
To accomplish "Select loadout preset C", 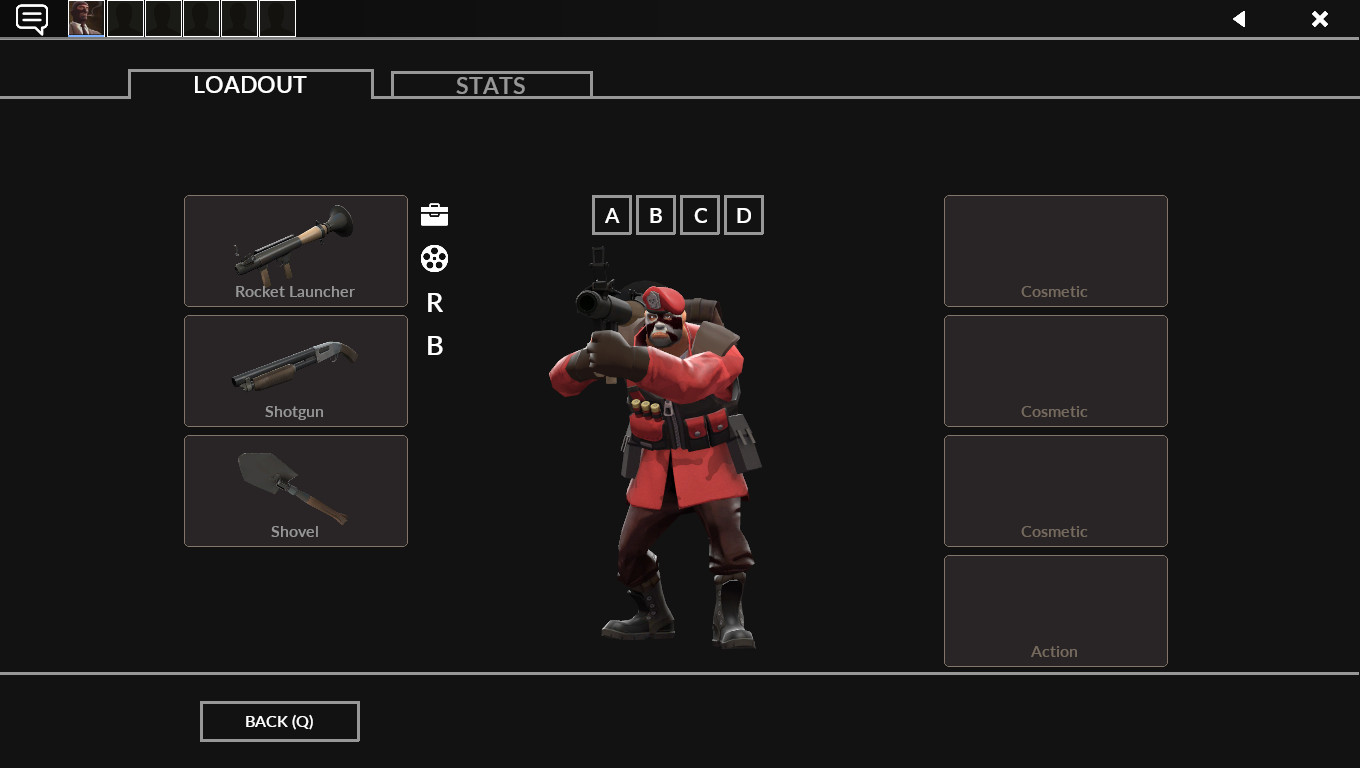I will (699, 214).
